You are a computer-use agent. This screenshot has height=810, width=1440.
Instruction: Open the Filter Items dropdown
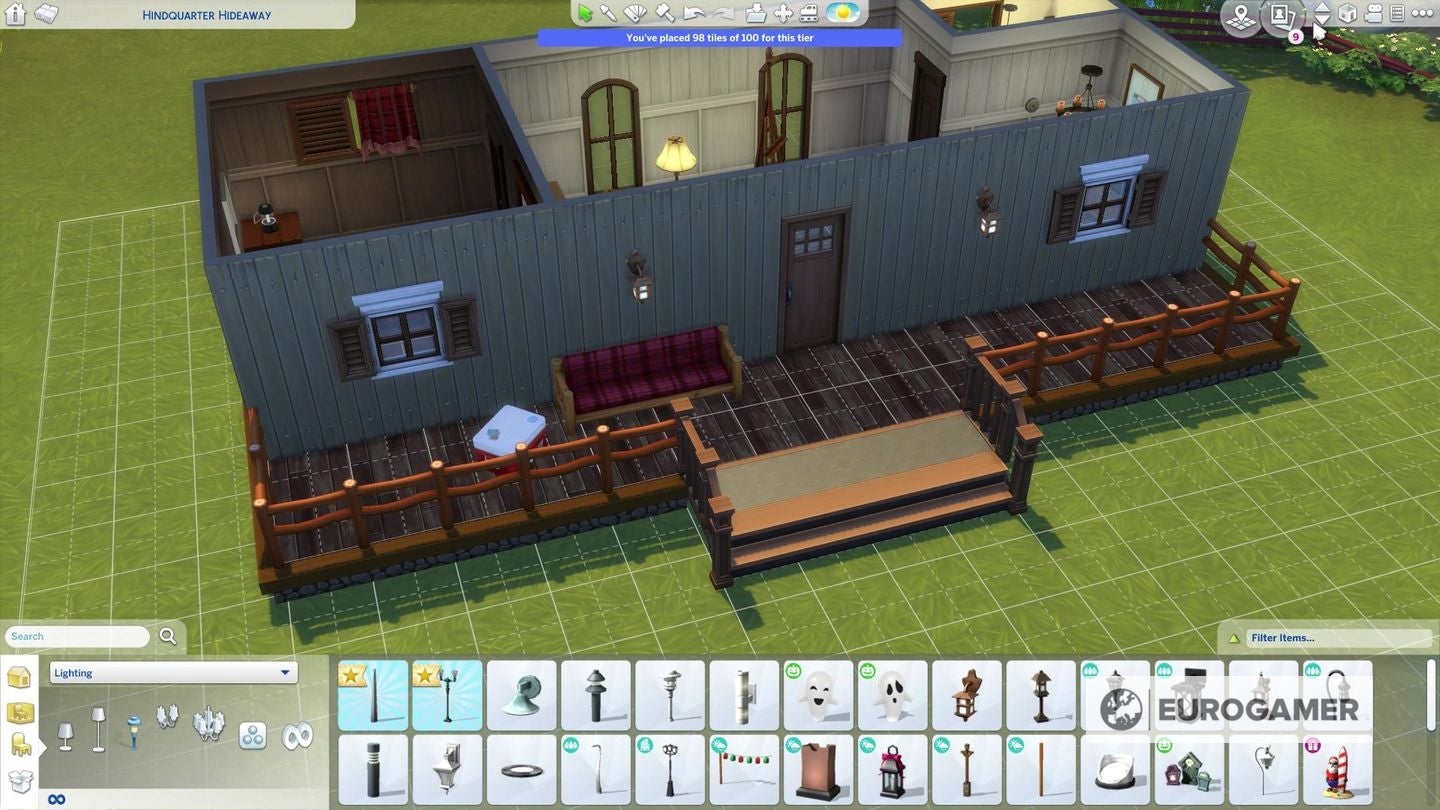[1340, 637]
